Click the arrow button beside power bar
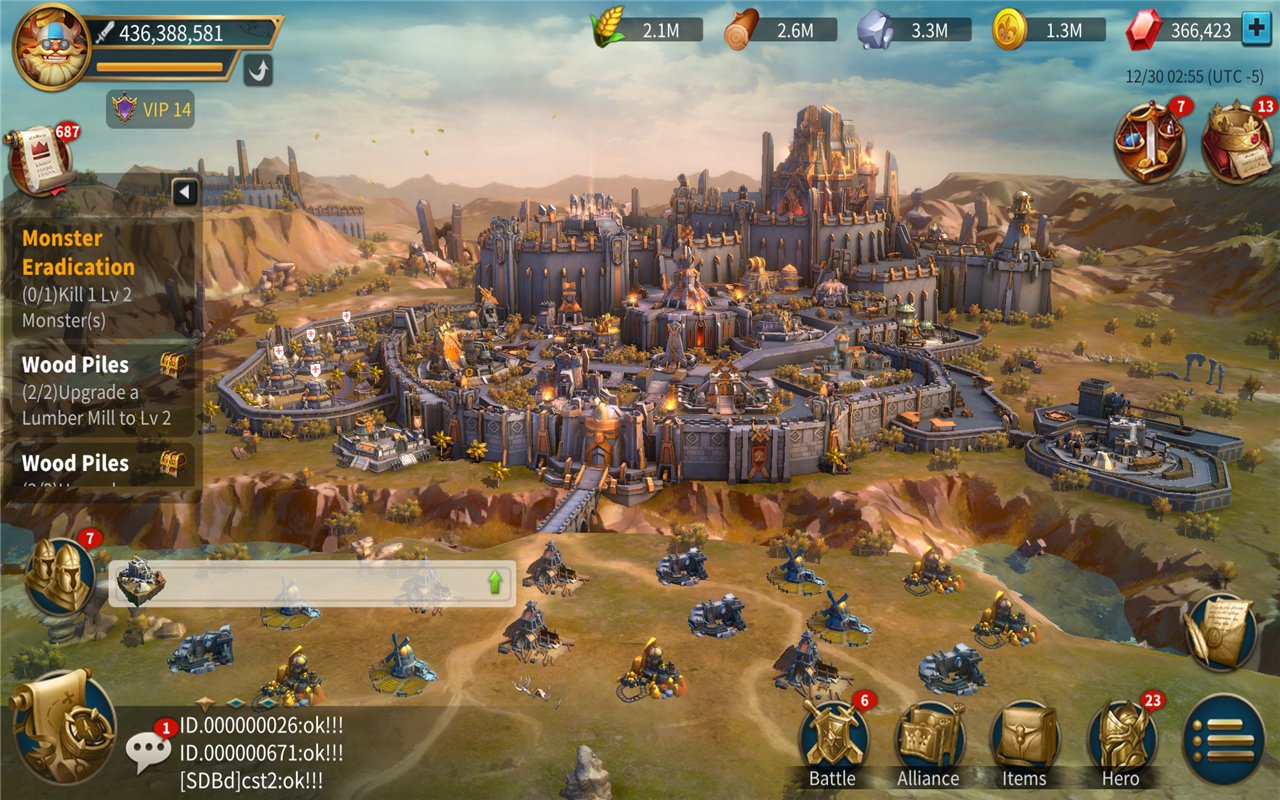This screenshot has height=800, width=1280. pyautogui.click(x=257, y=70)
